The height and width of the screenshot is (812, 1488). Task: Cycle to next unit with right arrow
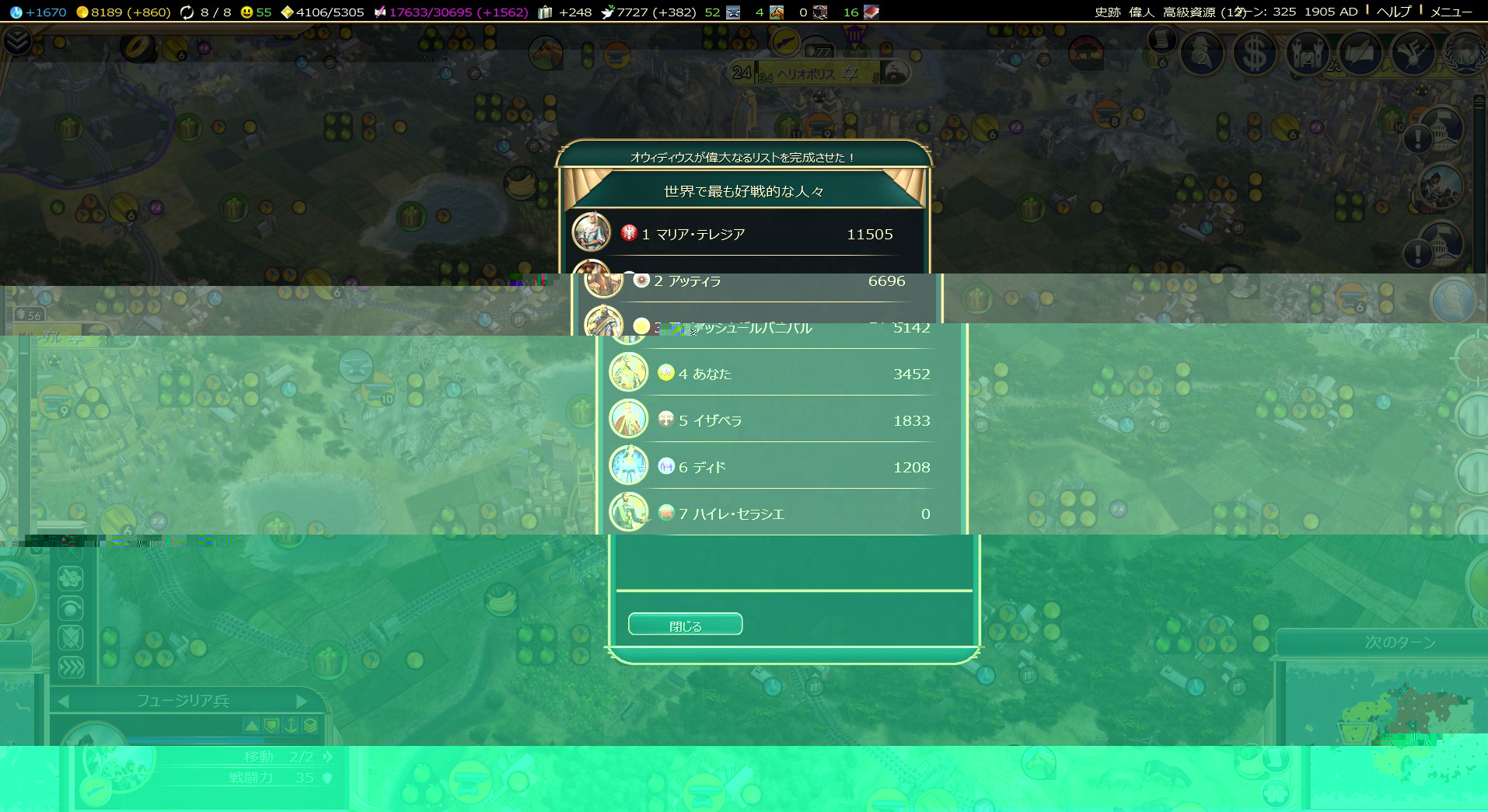coord(302,701)
